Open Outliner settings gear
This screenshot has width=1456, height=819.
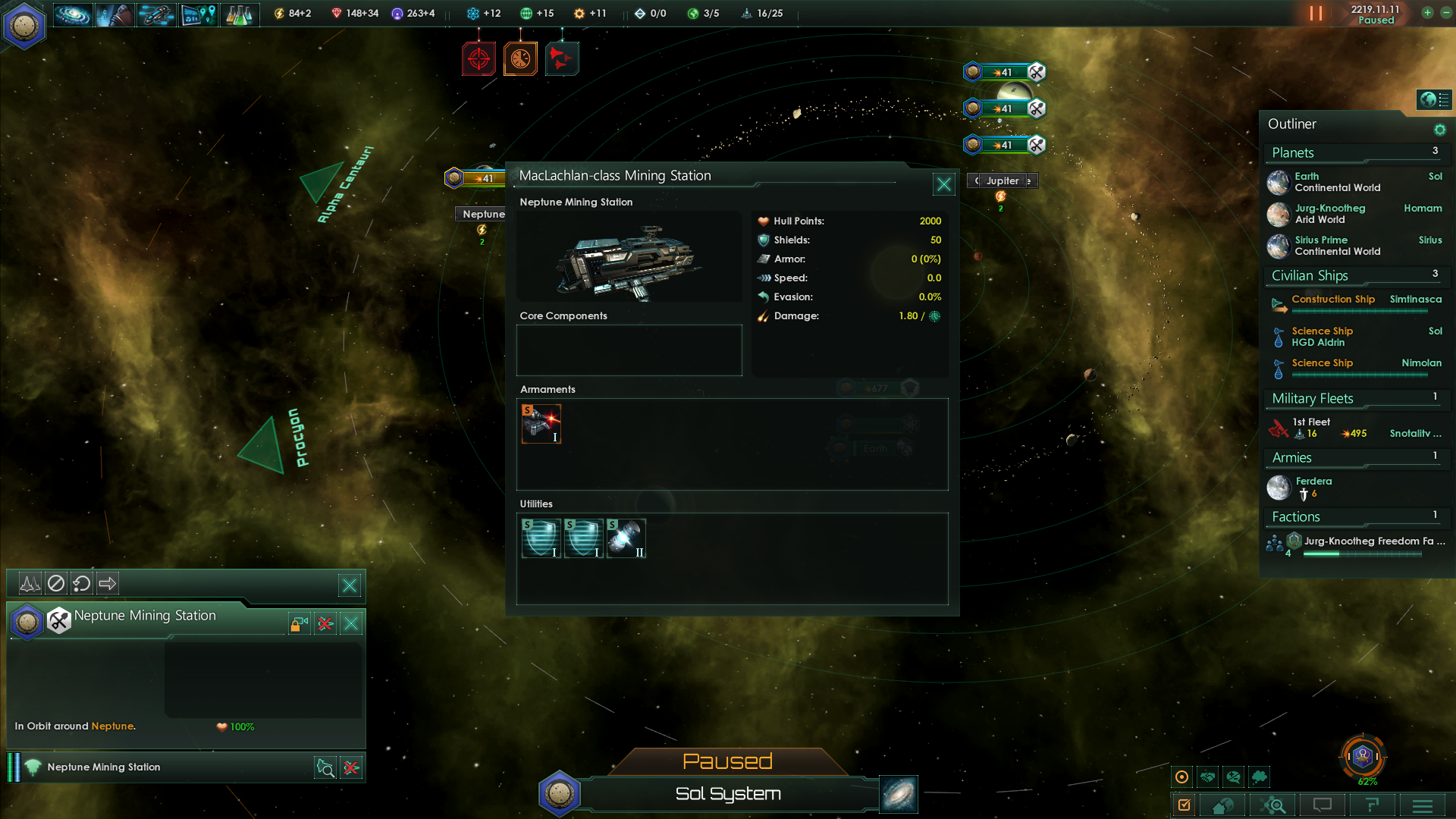(1439, 130)
